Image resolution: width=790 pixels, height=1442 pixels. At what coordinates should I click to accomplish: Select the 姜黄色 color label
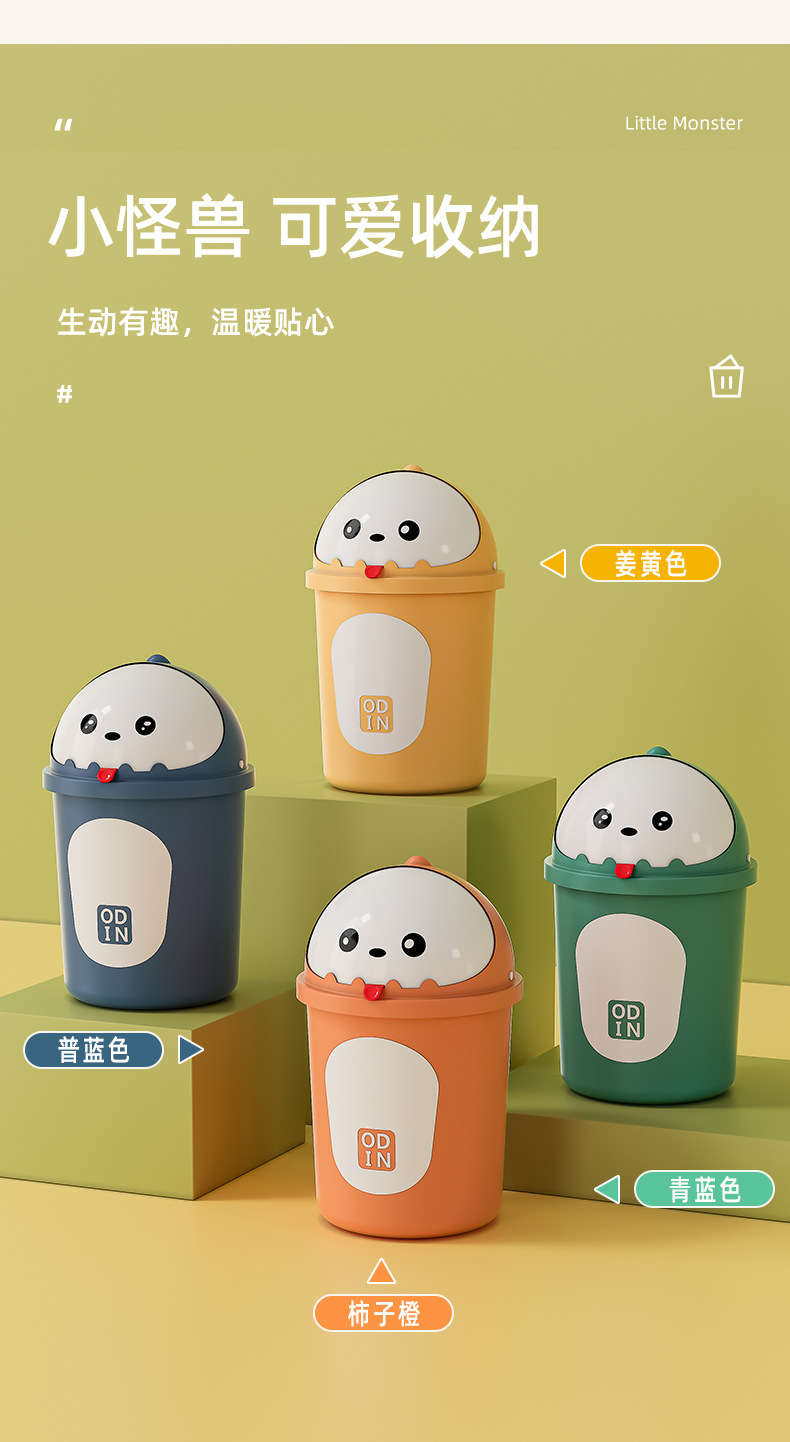[650, 563]
